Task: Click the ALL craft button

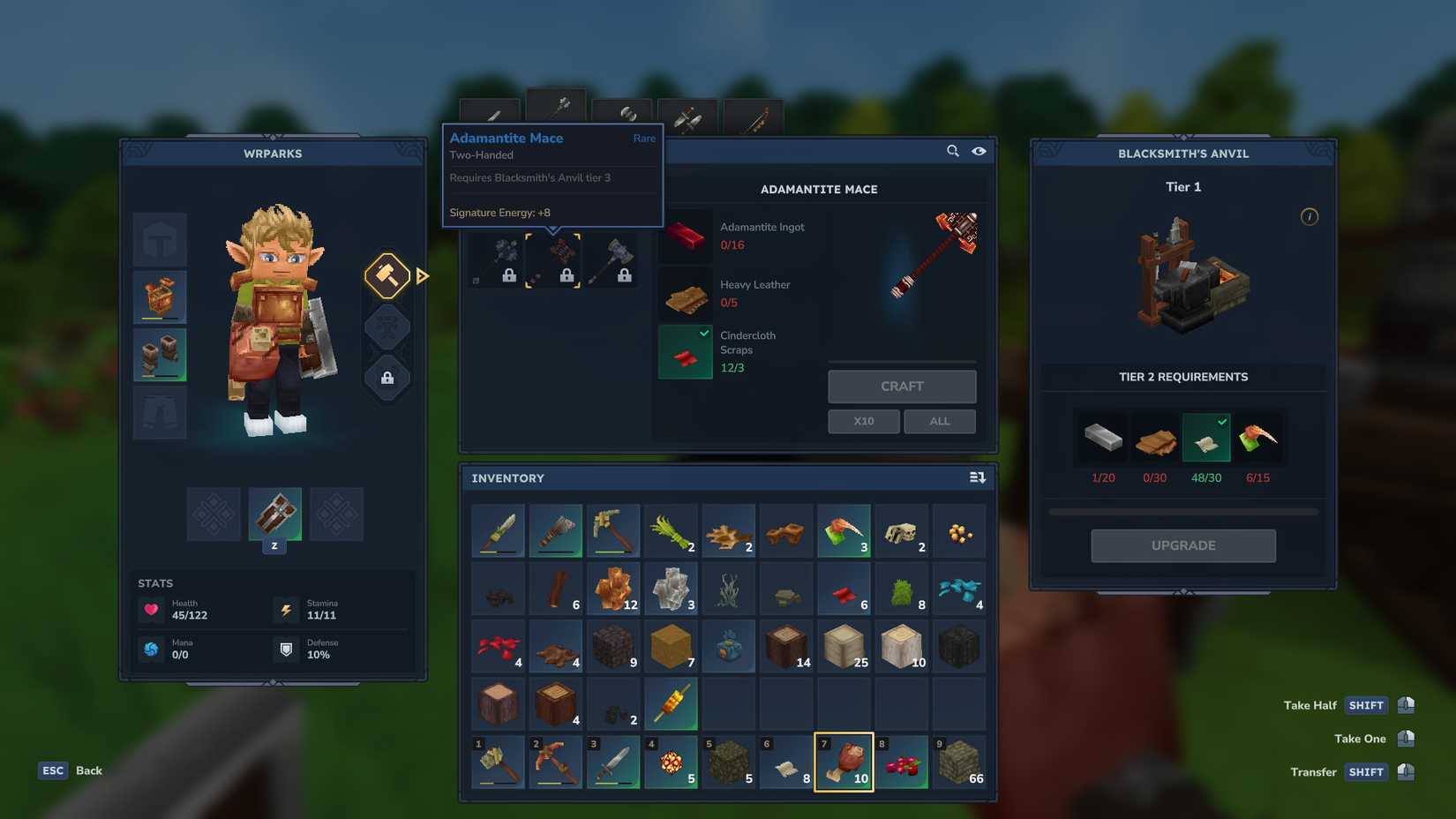Action: [939, 421]
